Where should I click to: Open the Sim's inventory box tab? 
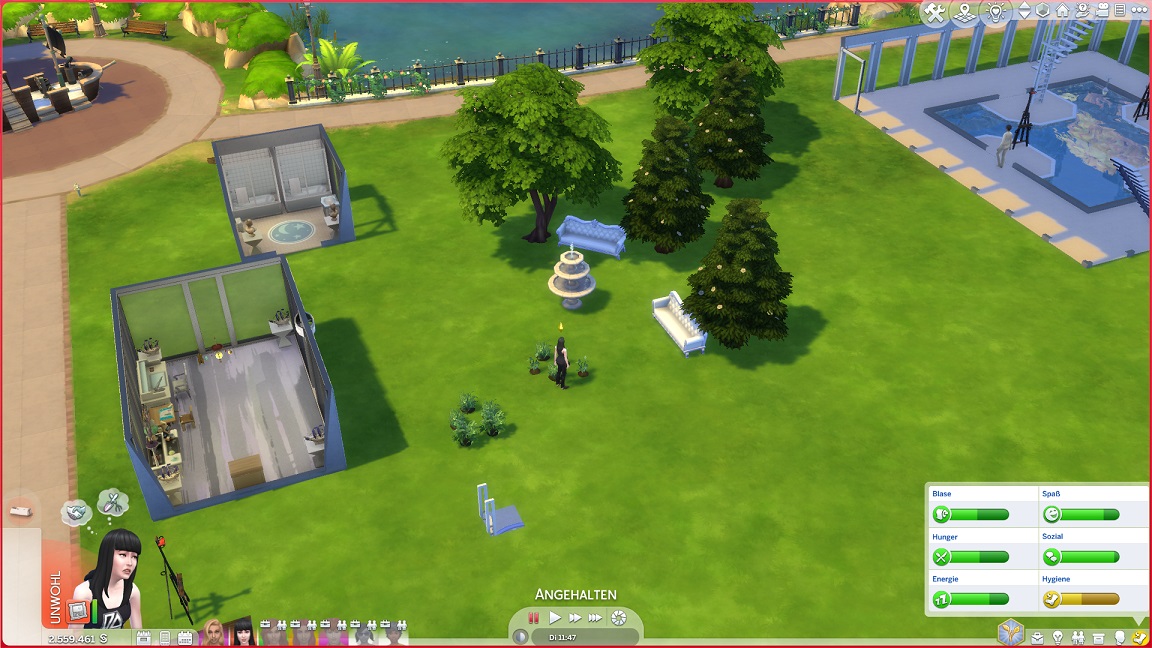[1100, 637]
